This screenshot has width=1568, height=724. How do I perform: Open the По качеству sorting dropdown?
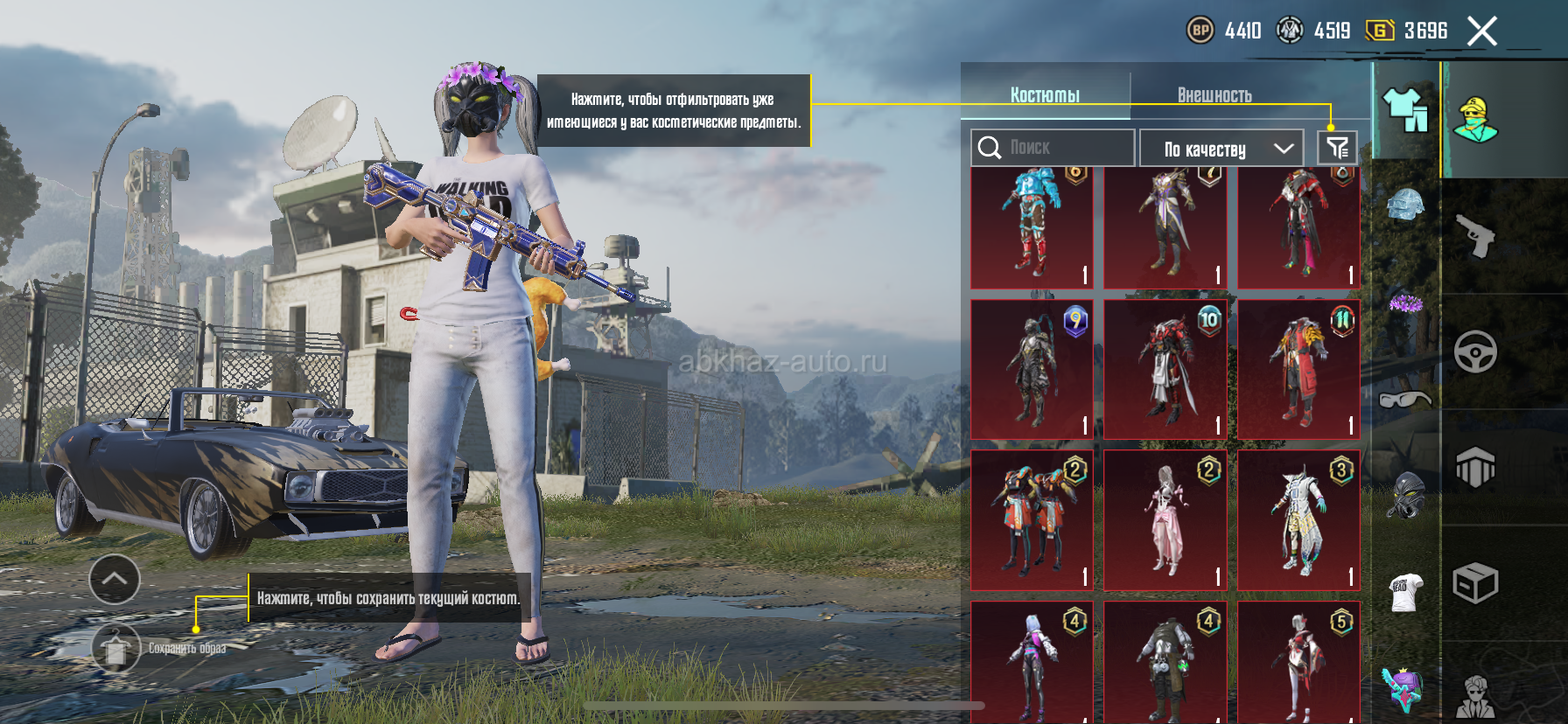(x=1221, y=149)
